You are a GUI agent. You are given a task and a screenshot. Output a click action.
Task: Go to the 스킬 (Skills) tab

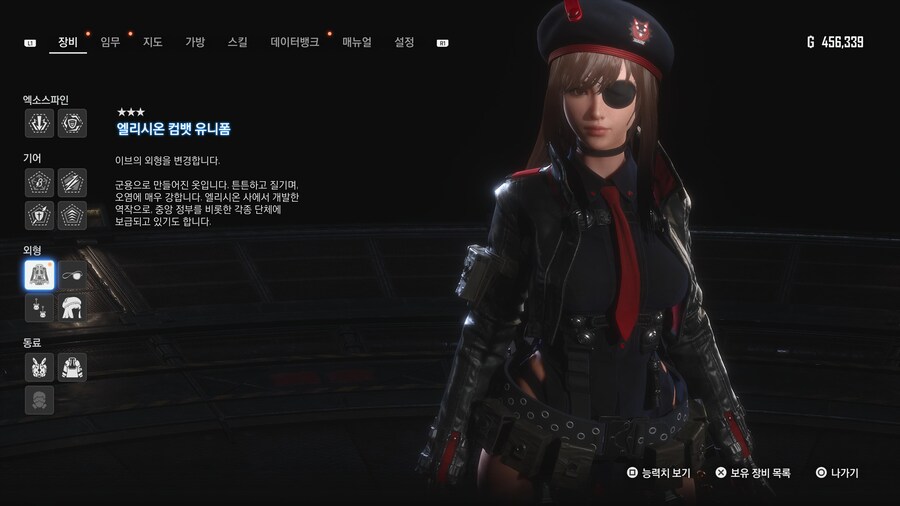coord(238,42)
